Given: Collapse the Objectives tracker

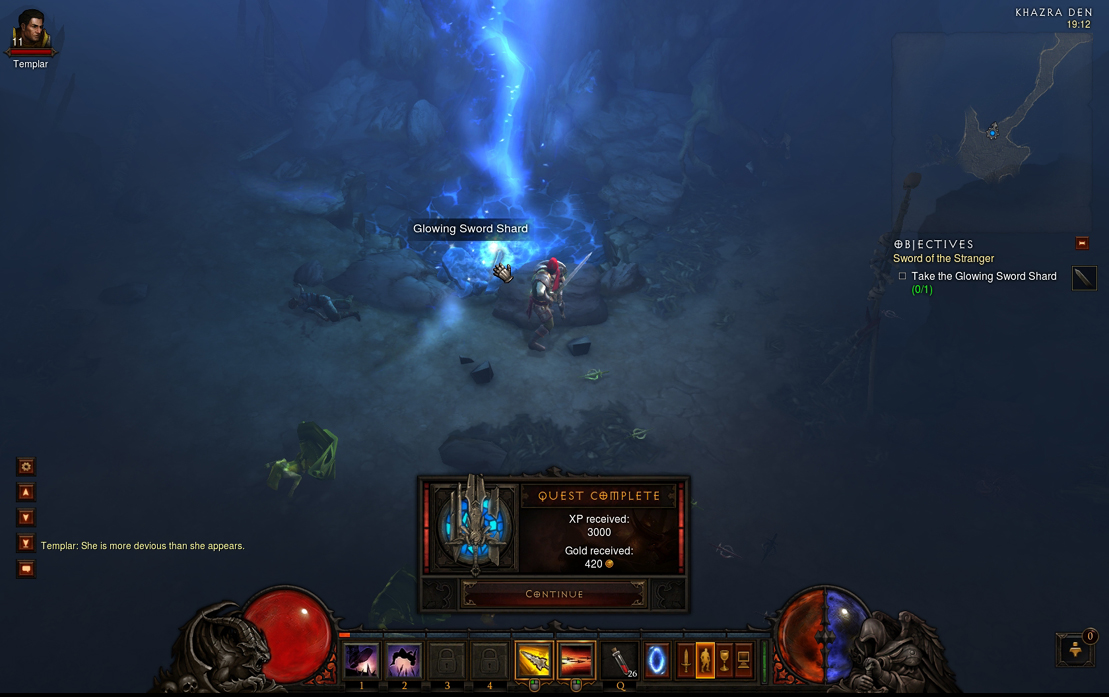Looking at the screenshot, I should 1081,243.
